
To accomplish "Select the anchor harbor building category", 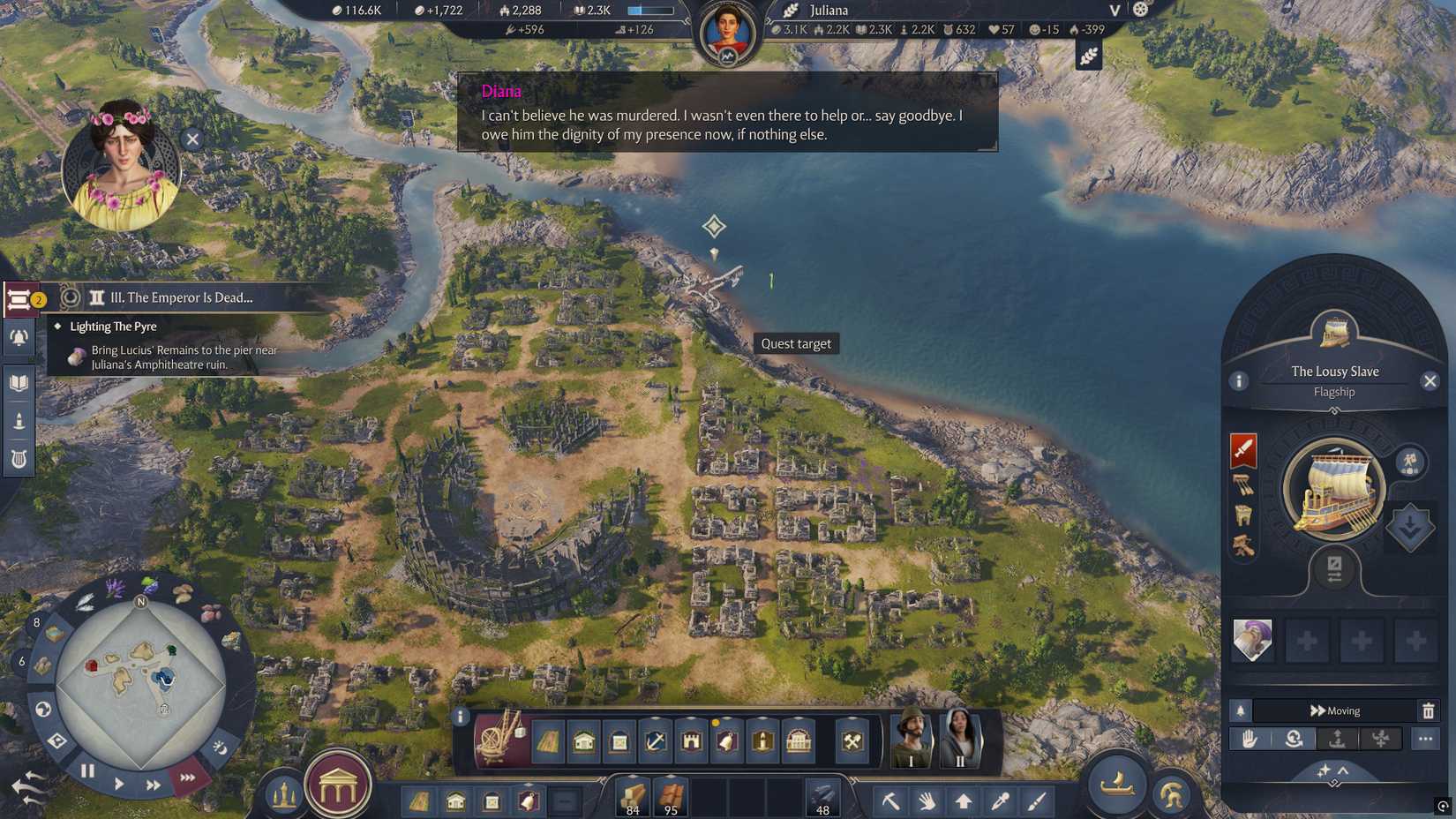I will pos(655,742).
